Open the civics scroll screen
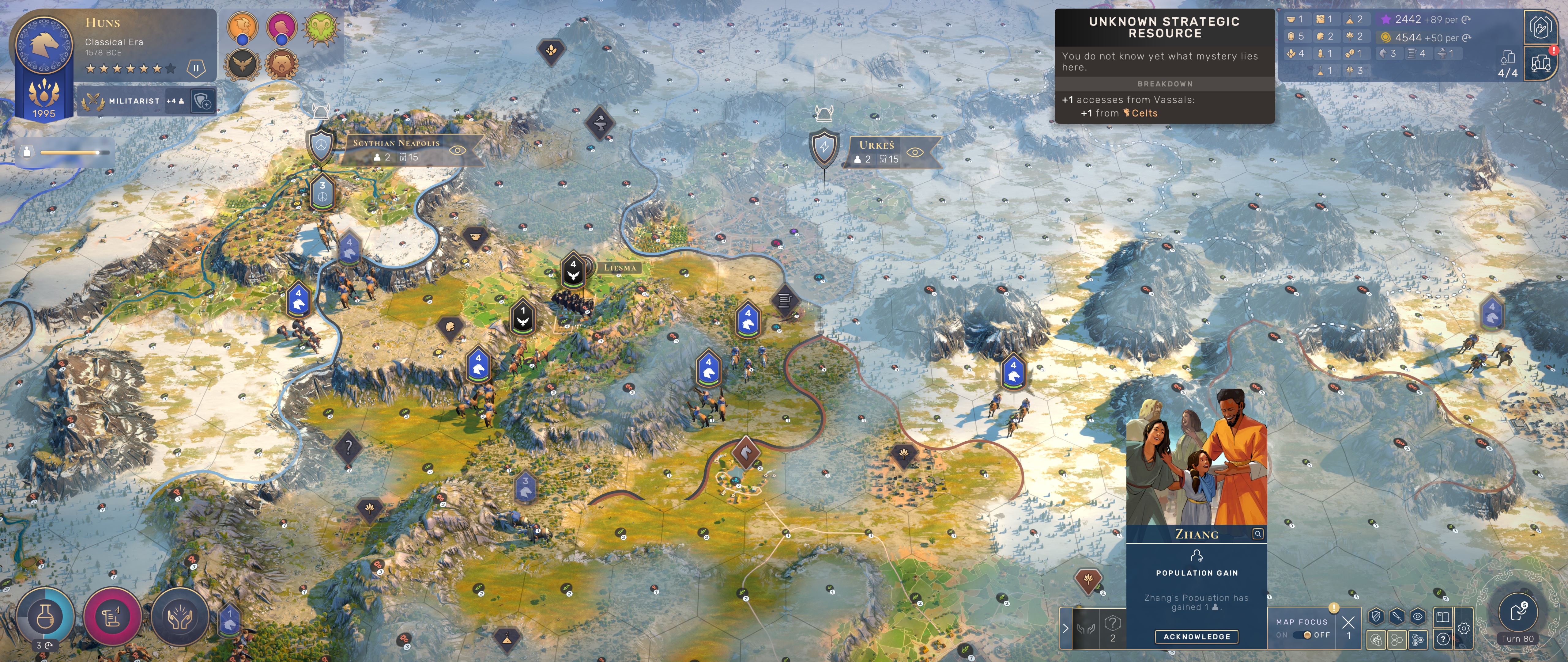This screenshot has height=662, width=1568. tap(113, 616)
